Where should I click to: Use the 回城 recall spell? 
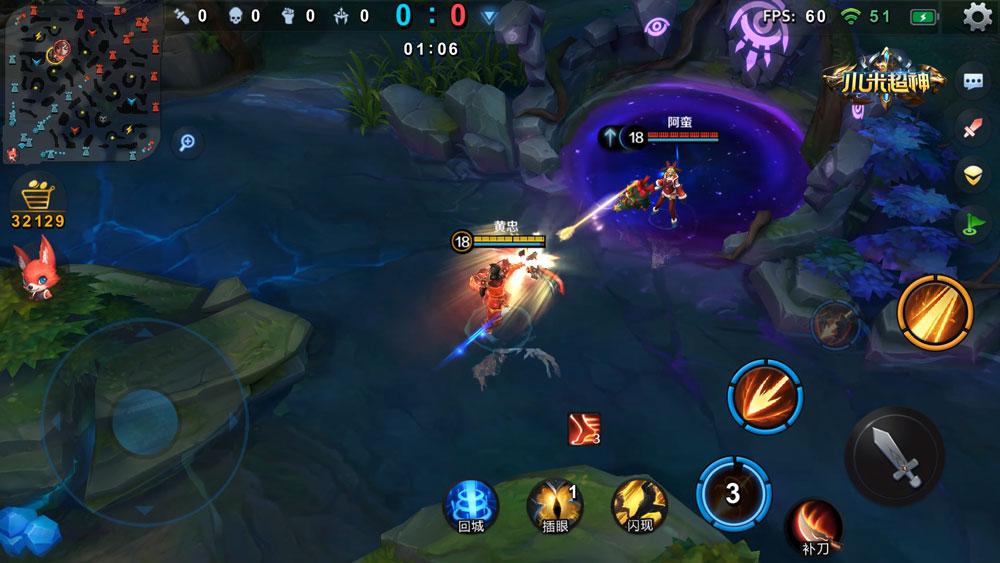pyautogui.click(x=470, y=502)
